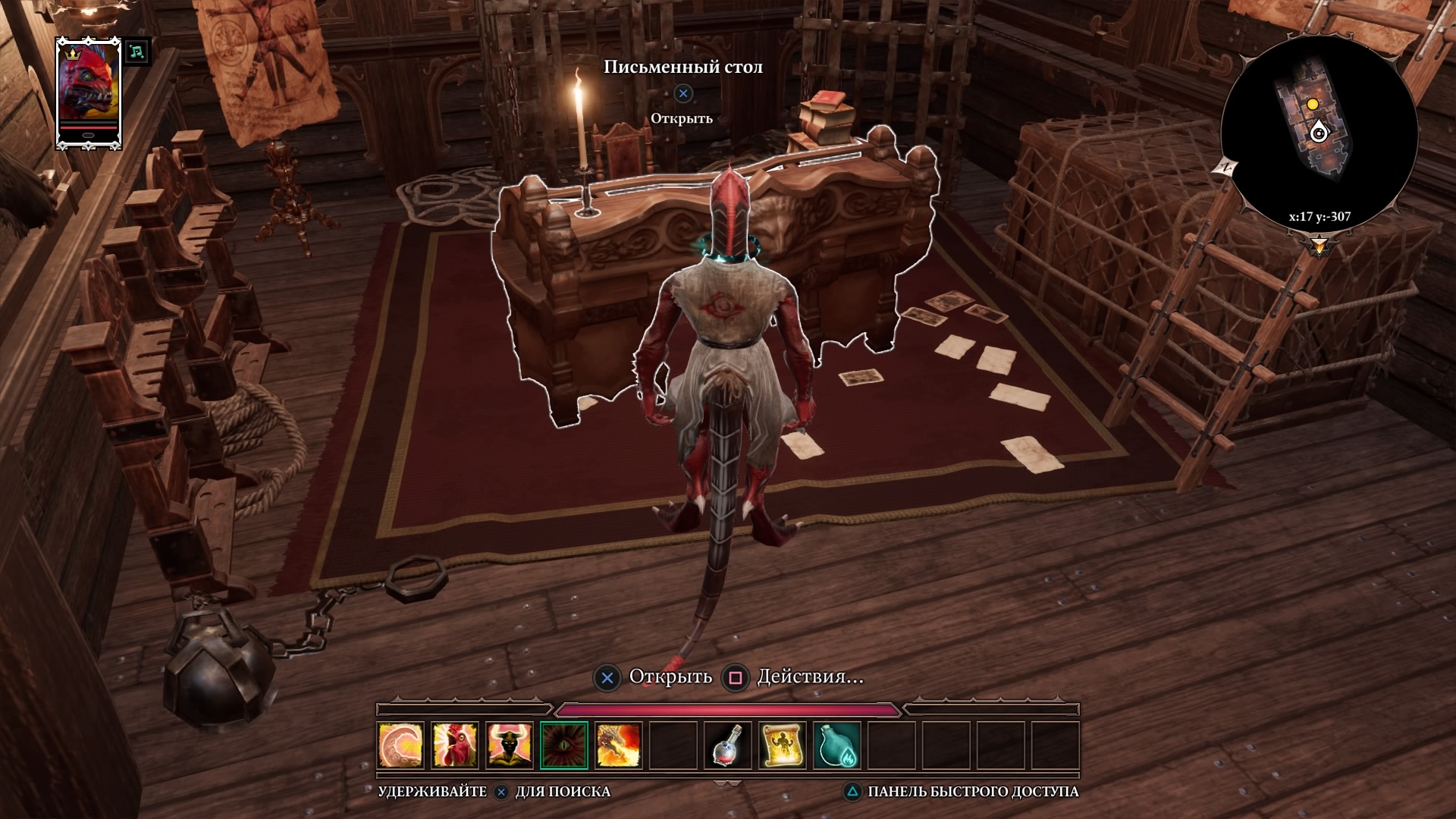The height and width of the screenshot is (819, 1456).
Task: Click the music note status icon
Action: coord(136,52)
